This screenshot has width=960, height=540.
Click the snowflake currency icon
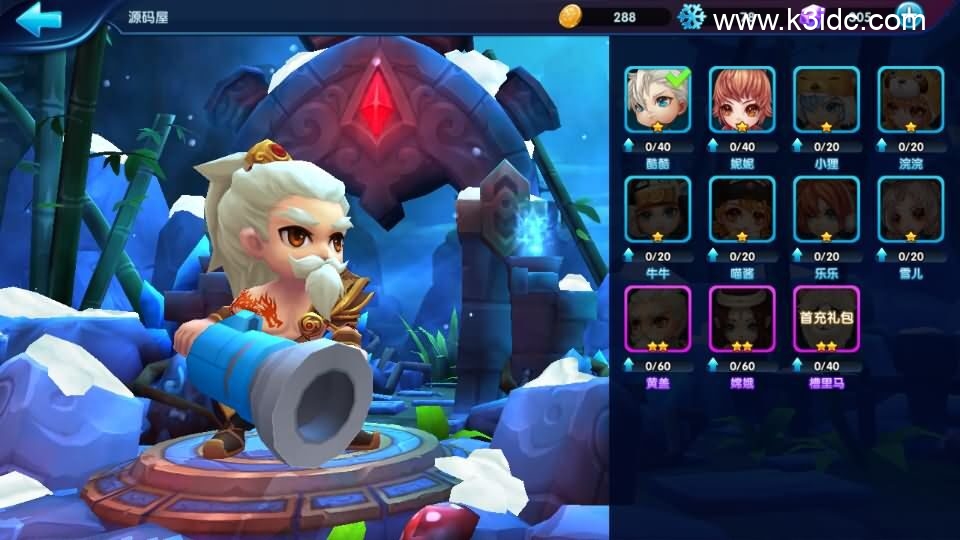(692, 16)
